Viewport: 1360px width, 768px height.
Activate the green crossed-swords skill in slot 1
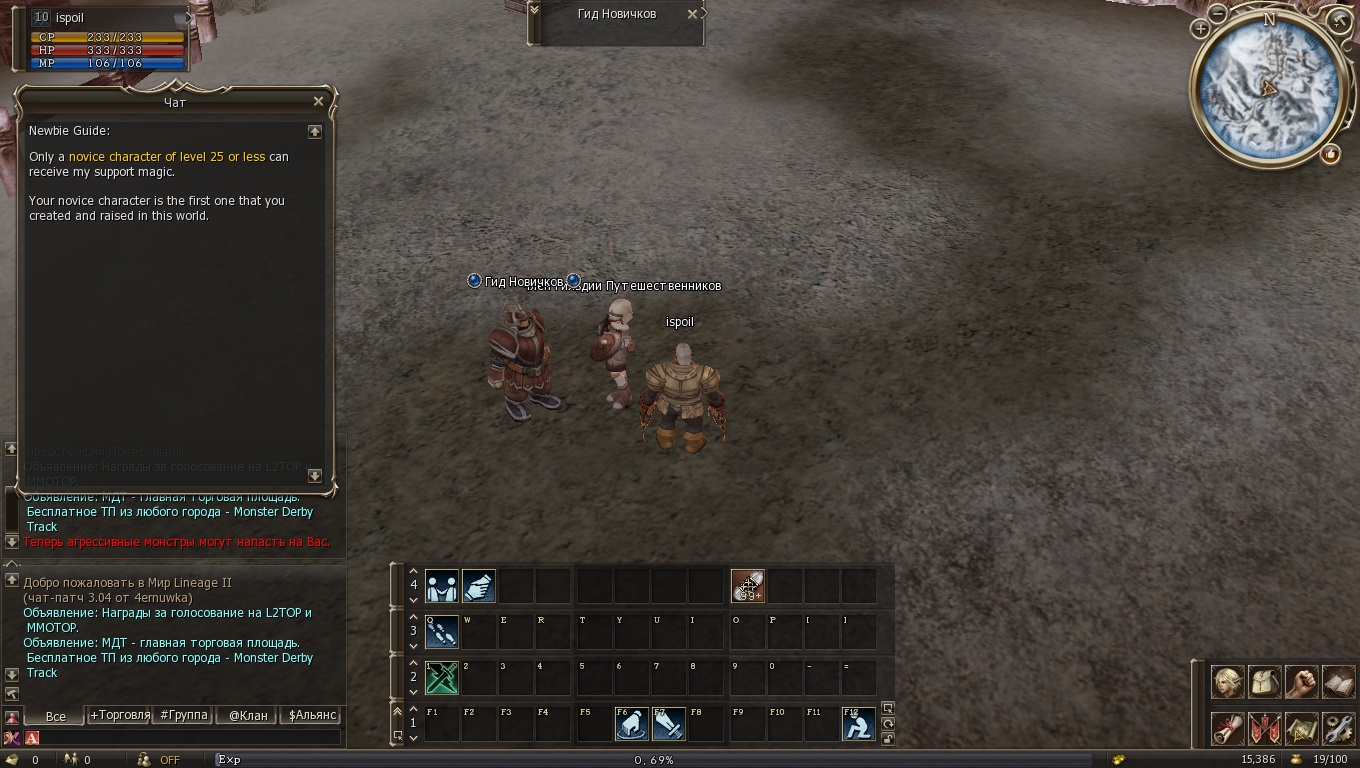click(442, 677)
